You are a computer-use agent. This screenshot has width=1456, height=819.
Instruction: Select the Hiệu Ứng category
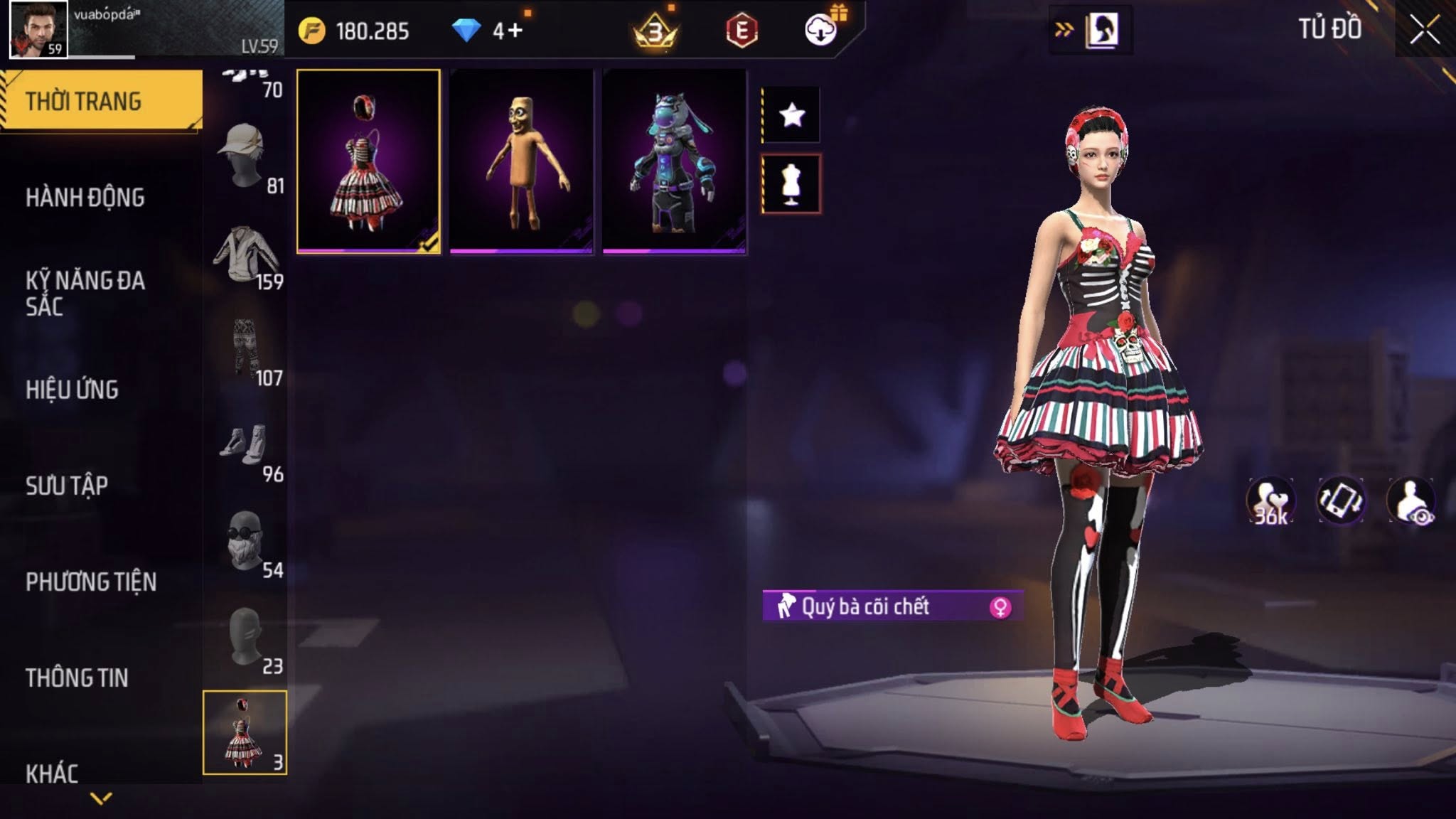(72, 390)
